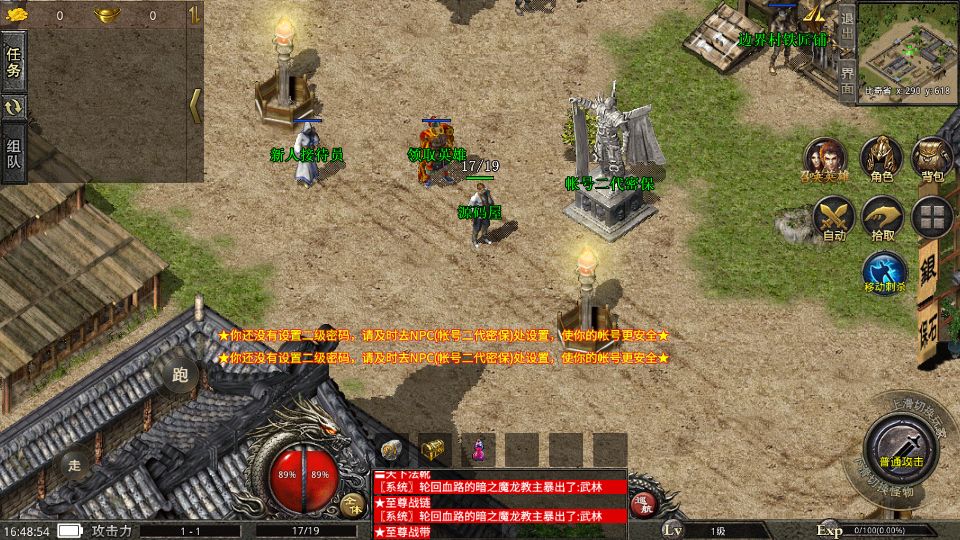This screenshot has height=540, width=960.
Task: Open the 角色 character sheet
Action: tap(881, 158)
